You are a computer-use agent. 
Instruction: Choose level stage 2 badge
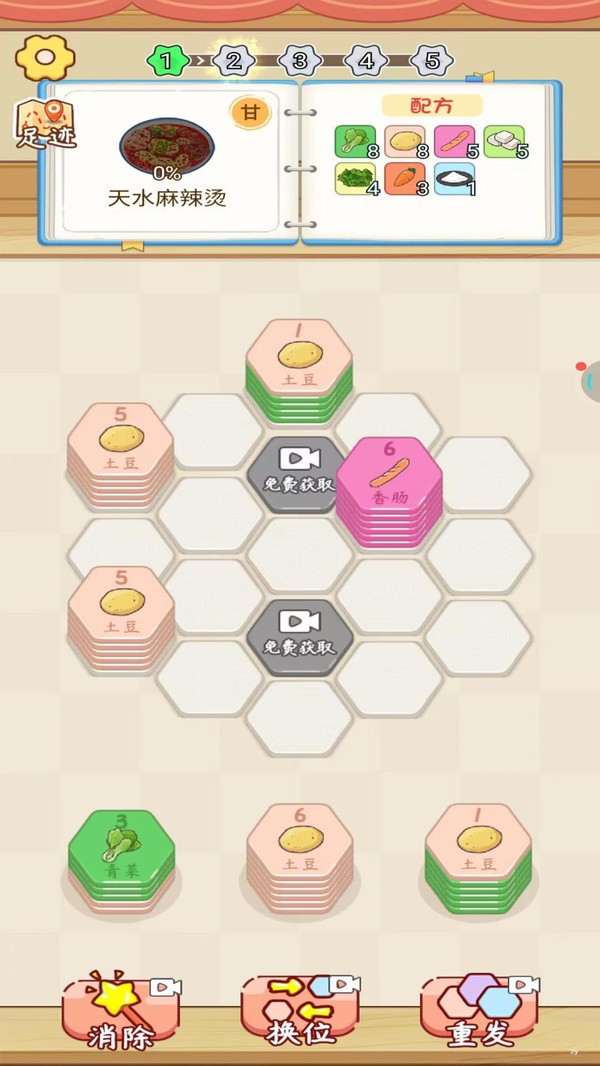click(233, 61)
